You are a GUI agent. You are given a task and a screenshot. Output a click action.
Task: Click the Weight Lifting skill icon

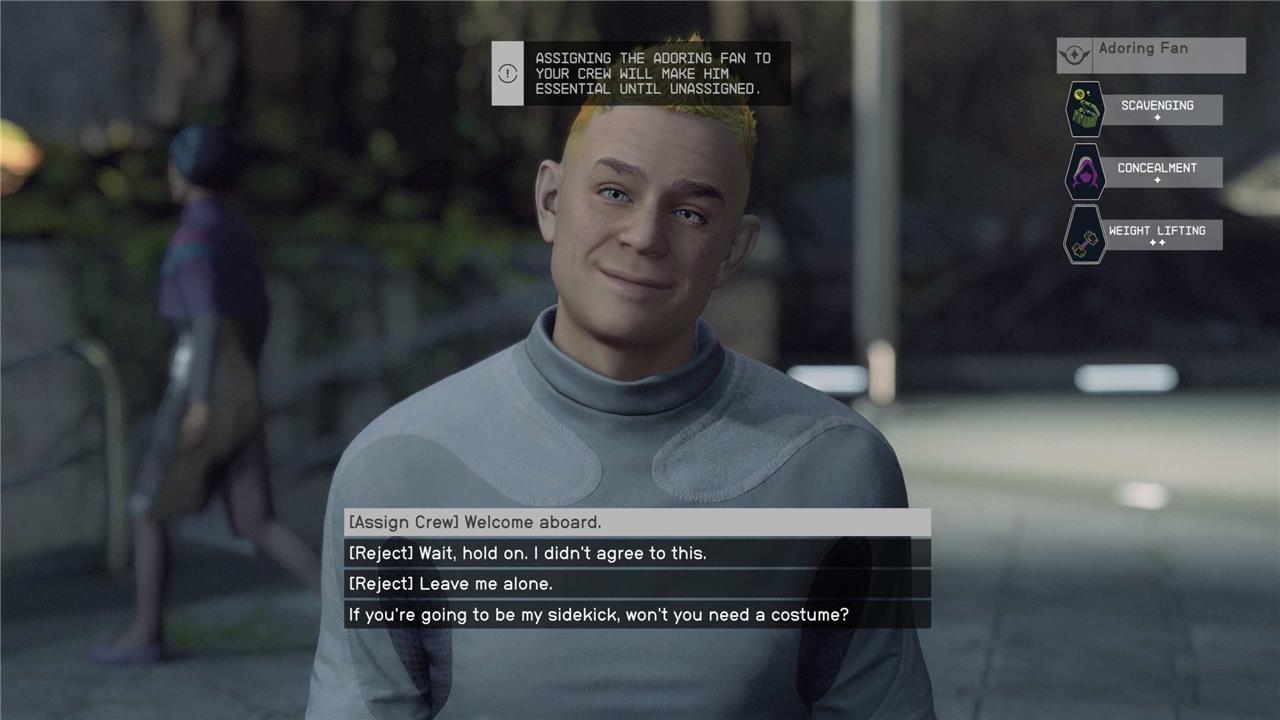point(1084,235)
